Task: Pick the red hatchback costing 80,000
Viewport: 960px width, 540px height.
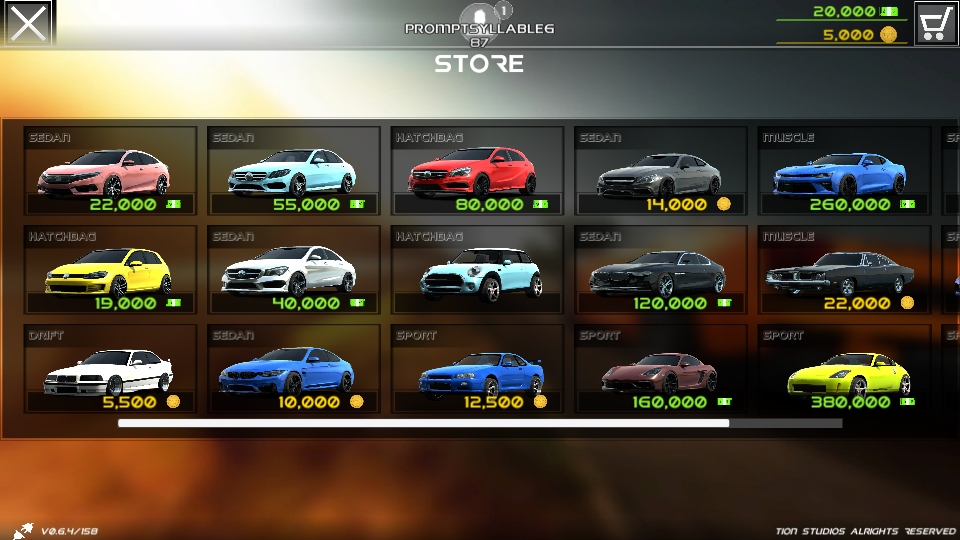Action: click(x=477, y=171)
